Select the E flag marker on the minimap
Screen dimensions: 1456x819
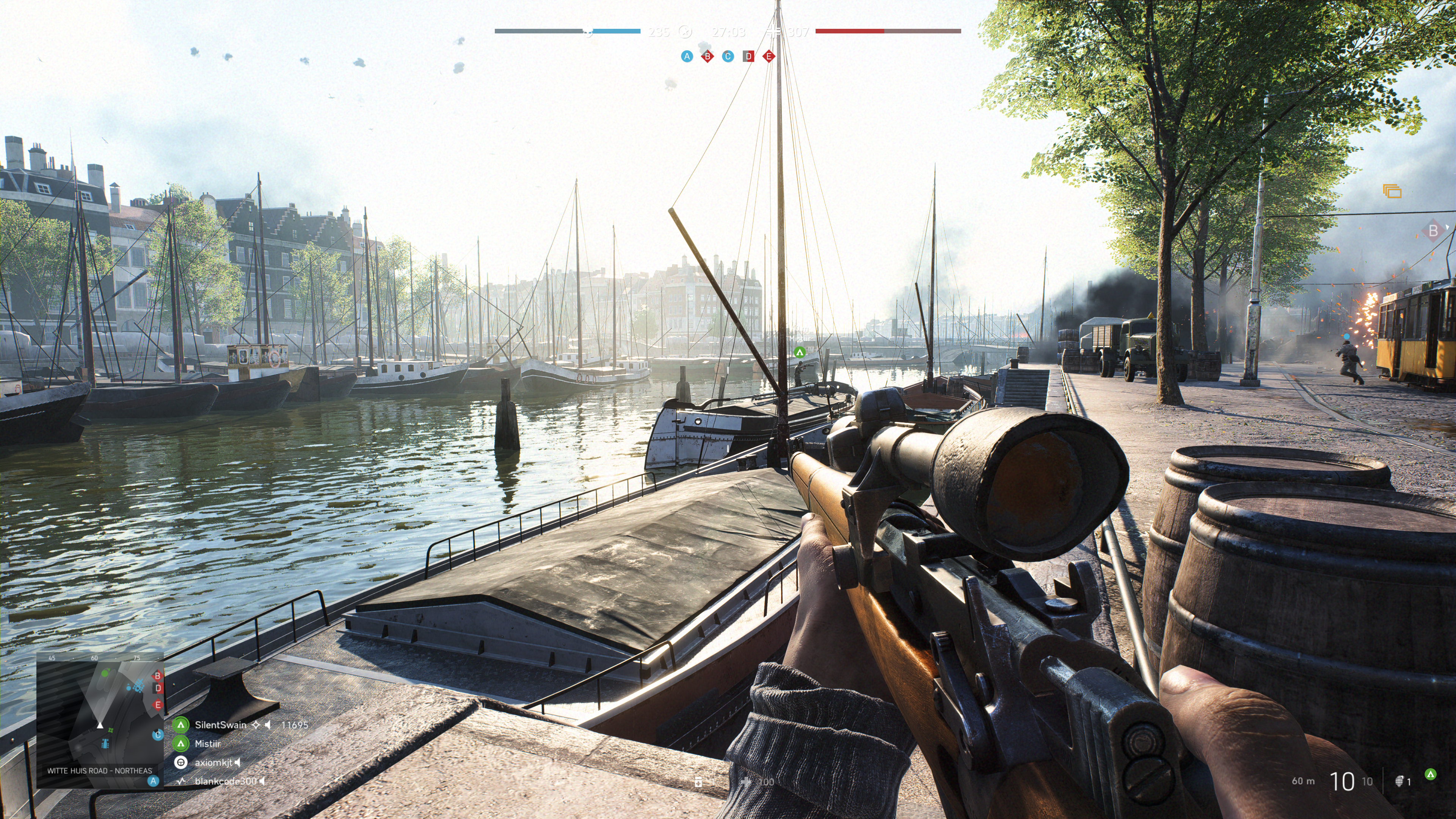[x=158, y=704]
